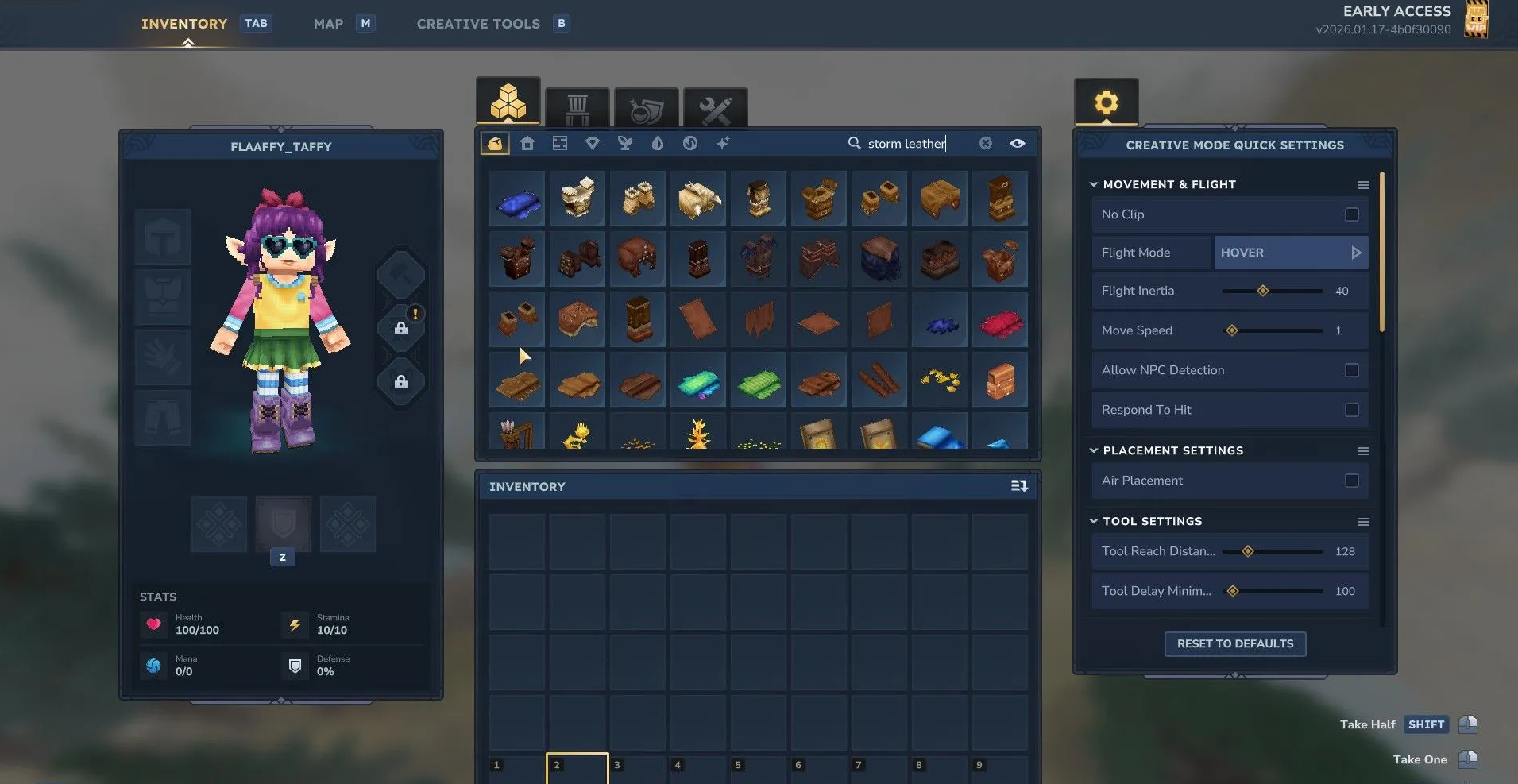Screen dimensions: 1518x784
Task: Toggle the eye visibility icon
Action: [1018, 143]
